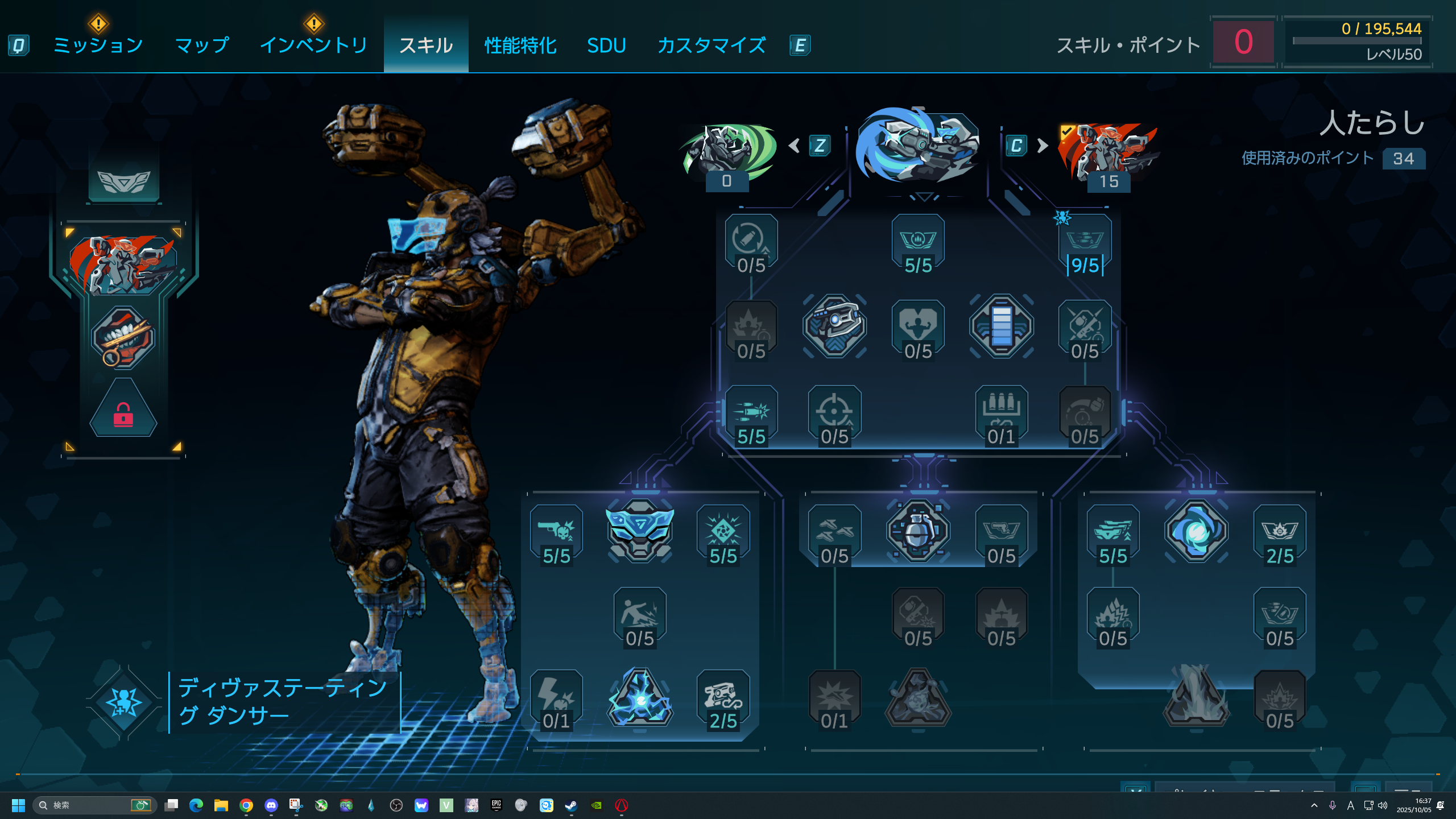This screenshot has height=819, width=1456.
Task: Open the ミッション tab
Action: coord(98,45)
